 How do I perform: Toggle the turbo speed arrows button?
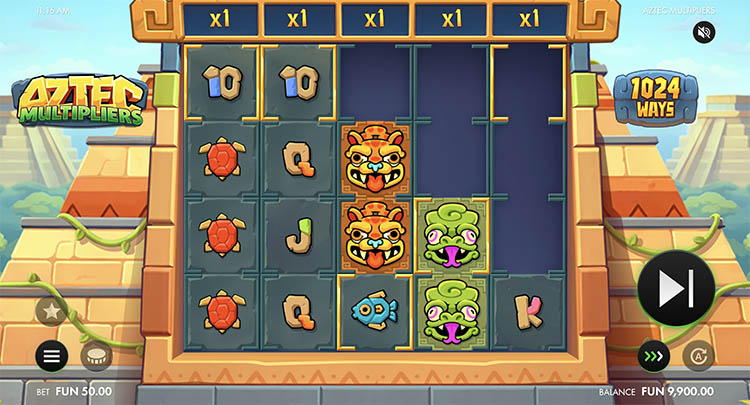click(x=654, y=355)
